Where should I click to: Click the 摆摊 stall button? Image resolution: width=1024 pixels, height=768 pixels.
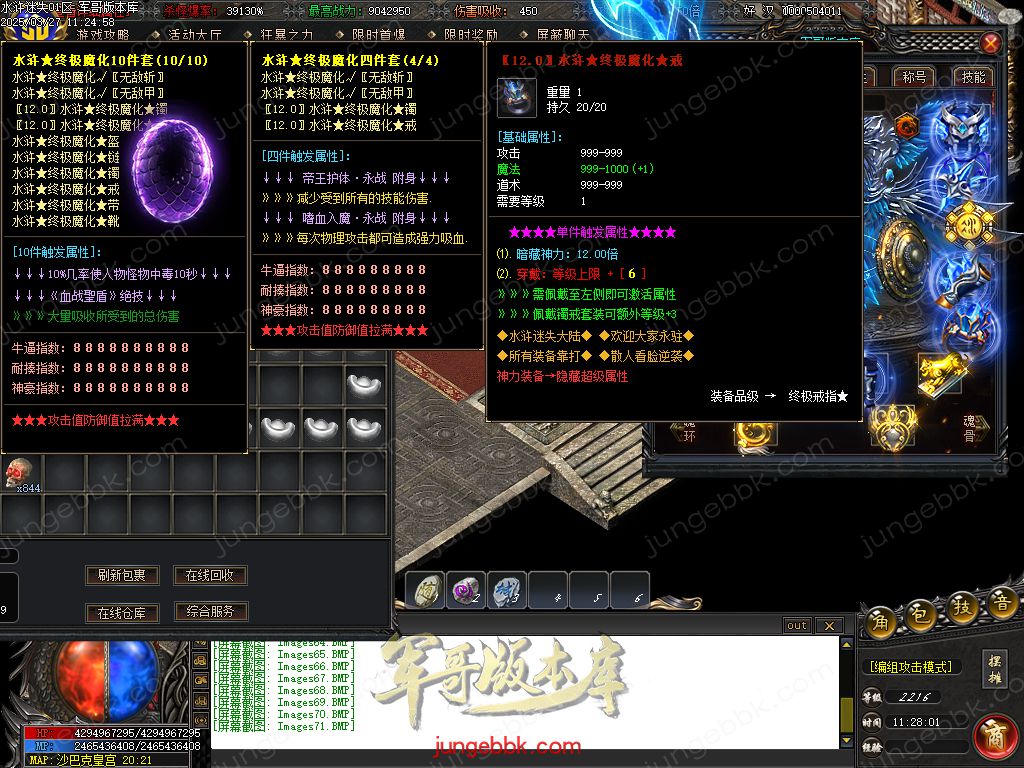pyautogui.click(x=994, y=668)
